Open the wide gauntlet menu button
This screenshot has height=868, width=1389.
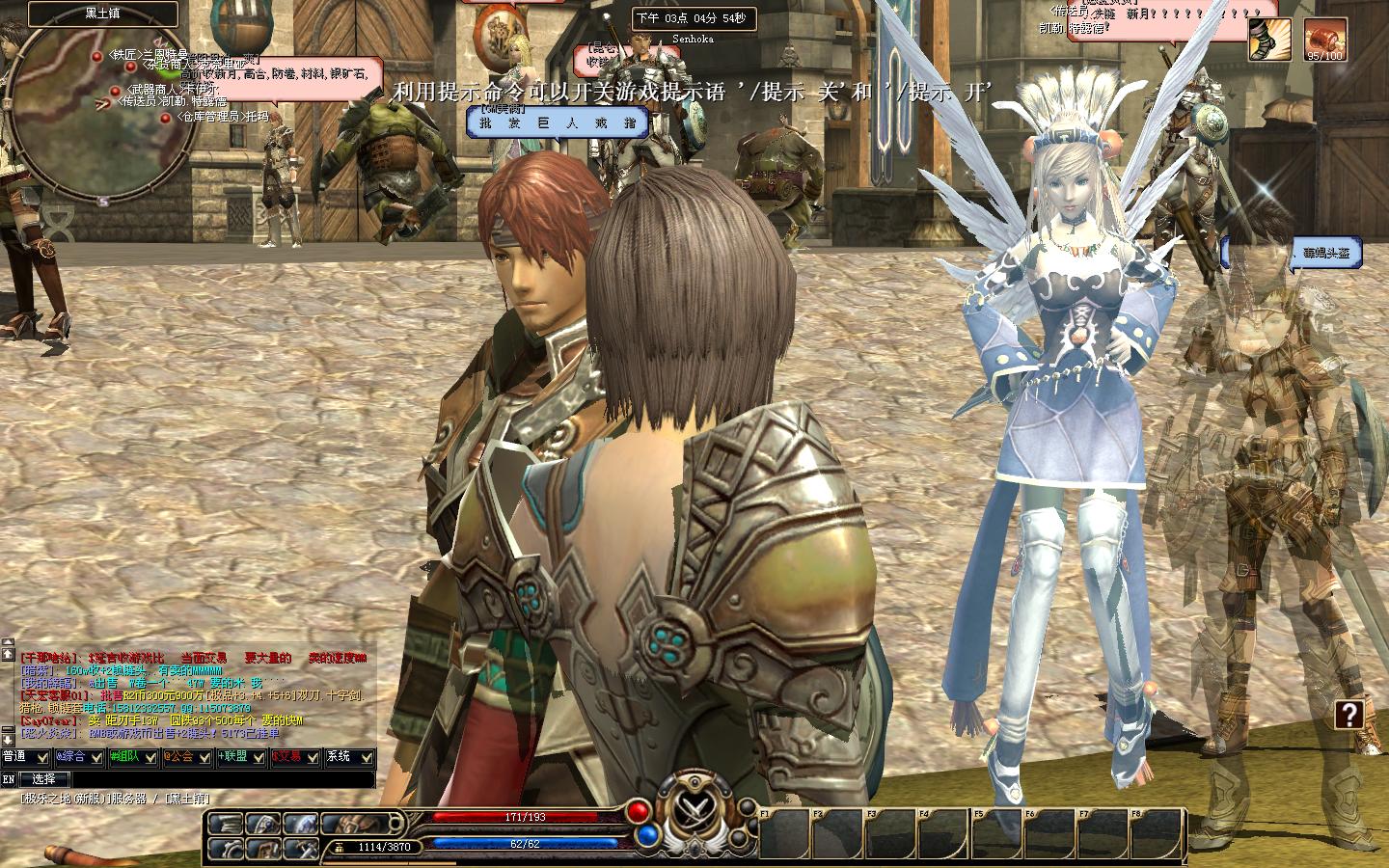tap(348, 823)
